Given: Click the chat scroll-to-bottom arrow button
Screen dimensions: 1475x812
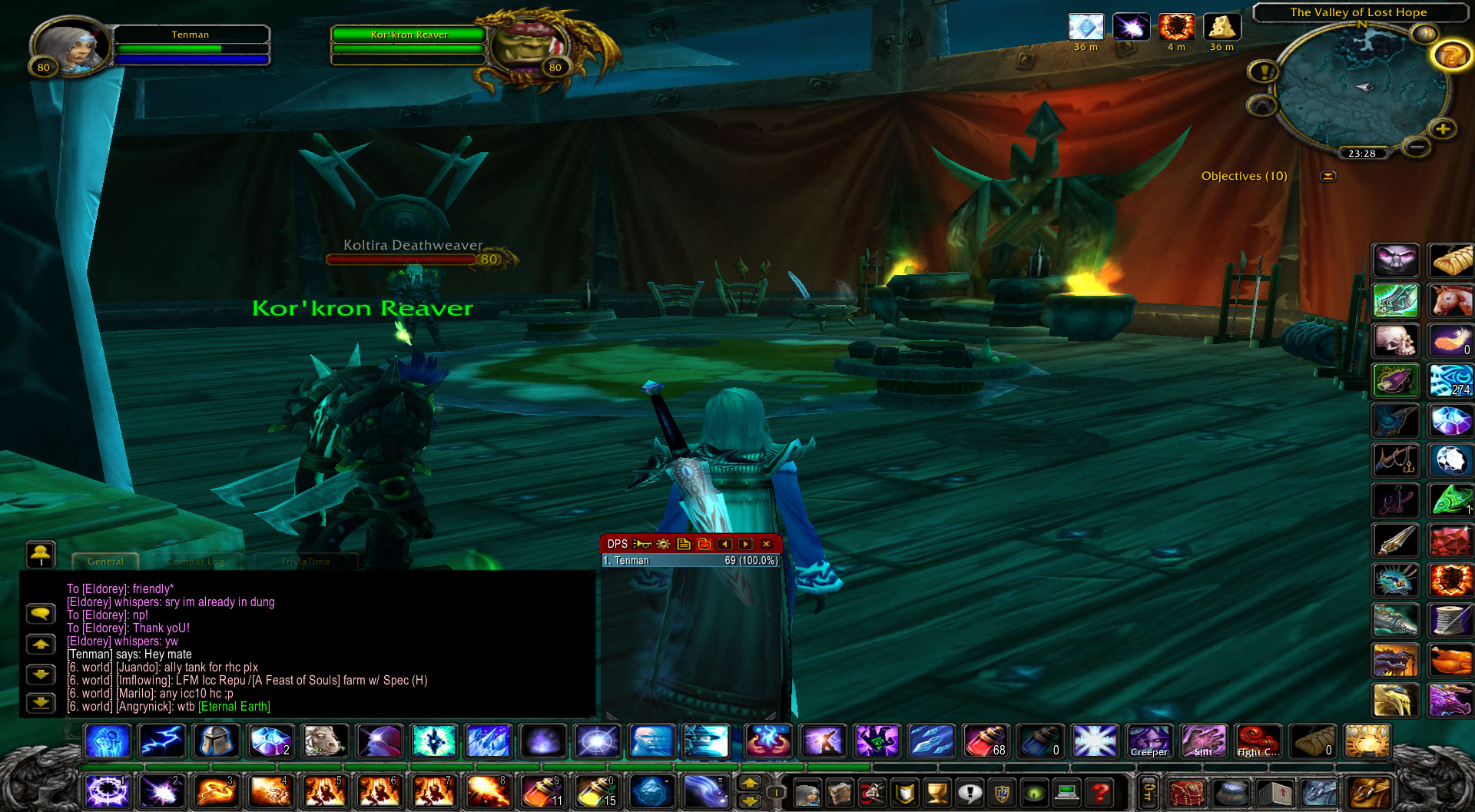Looking at the screenshot, I should click(x=40, y=701).
